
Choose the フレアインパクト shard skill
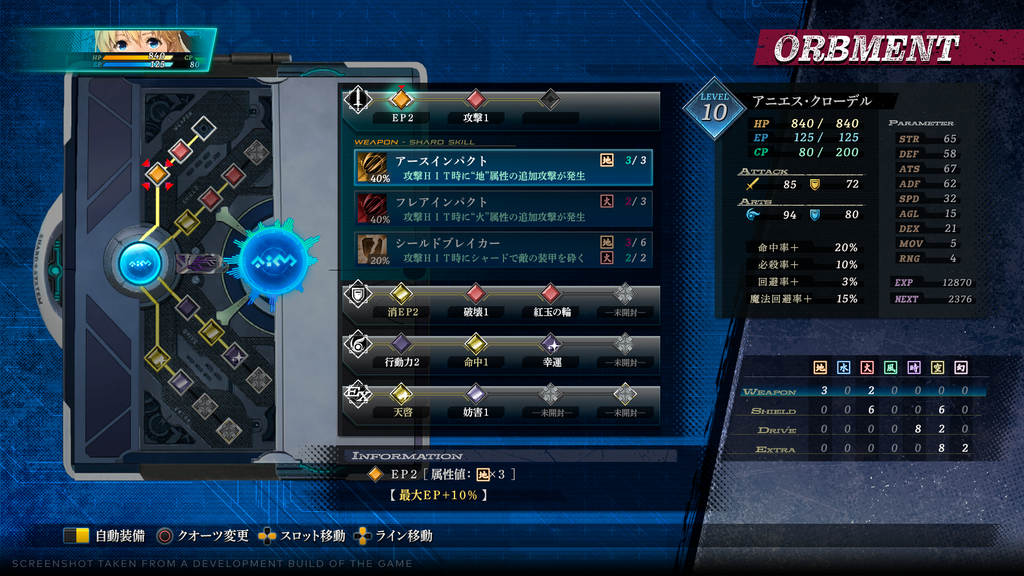(x=503, y=208)
